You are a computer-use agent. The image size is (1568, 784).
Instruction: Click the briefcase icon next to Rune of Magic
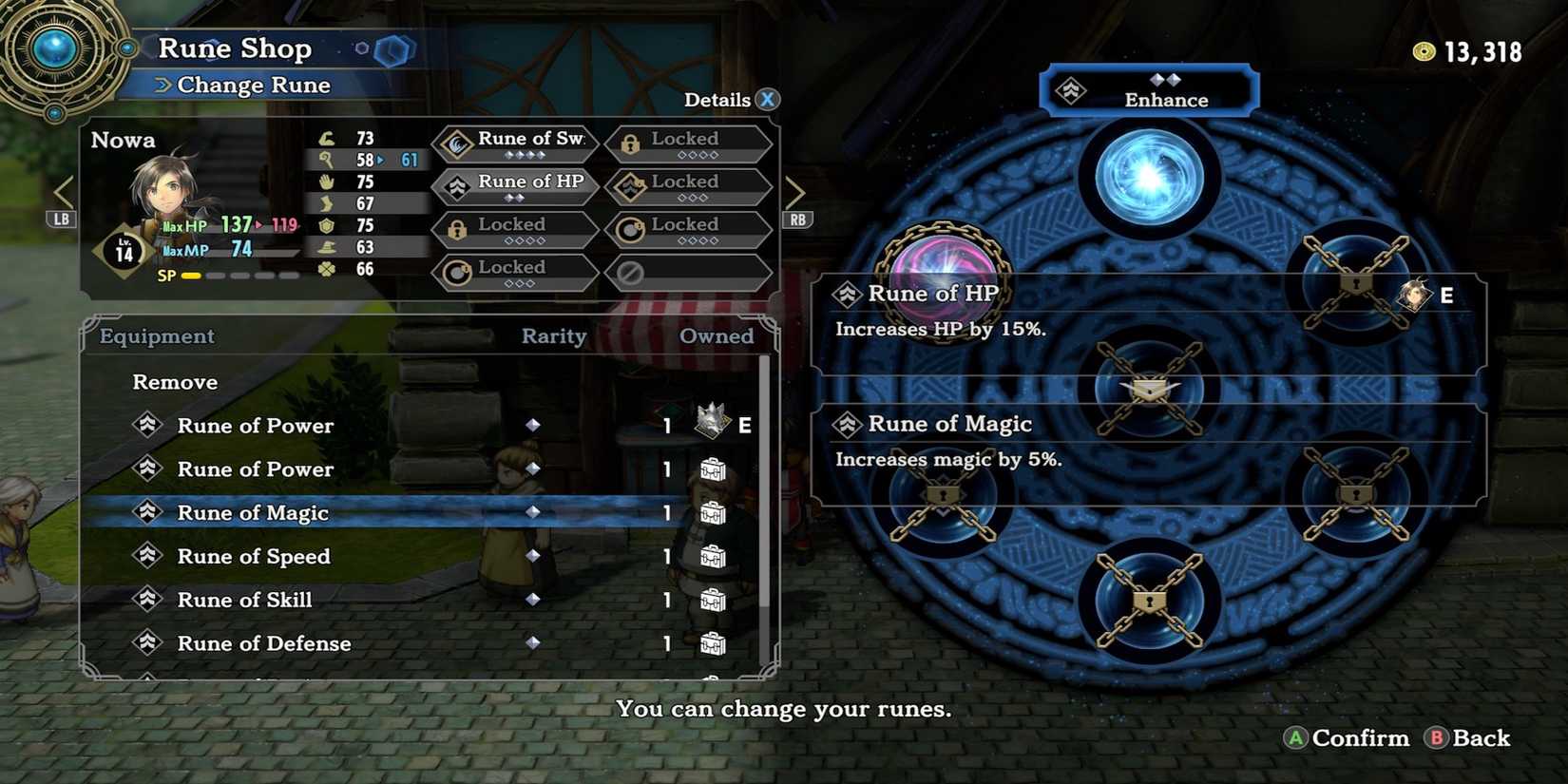coord(714,513)
